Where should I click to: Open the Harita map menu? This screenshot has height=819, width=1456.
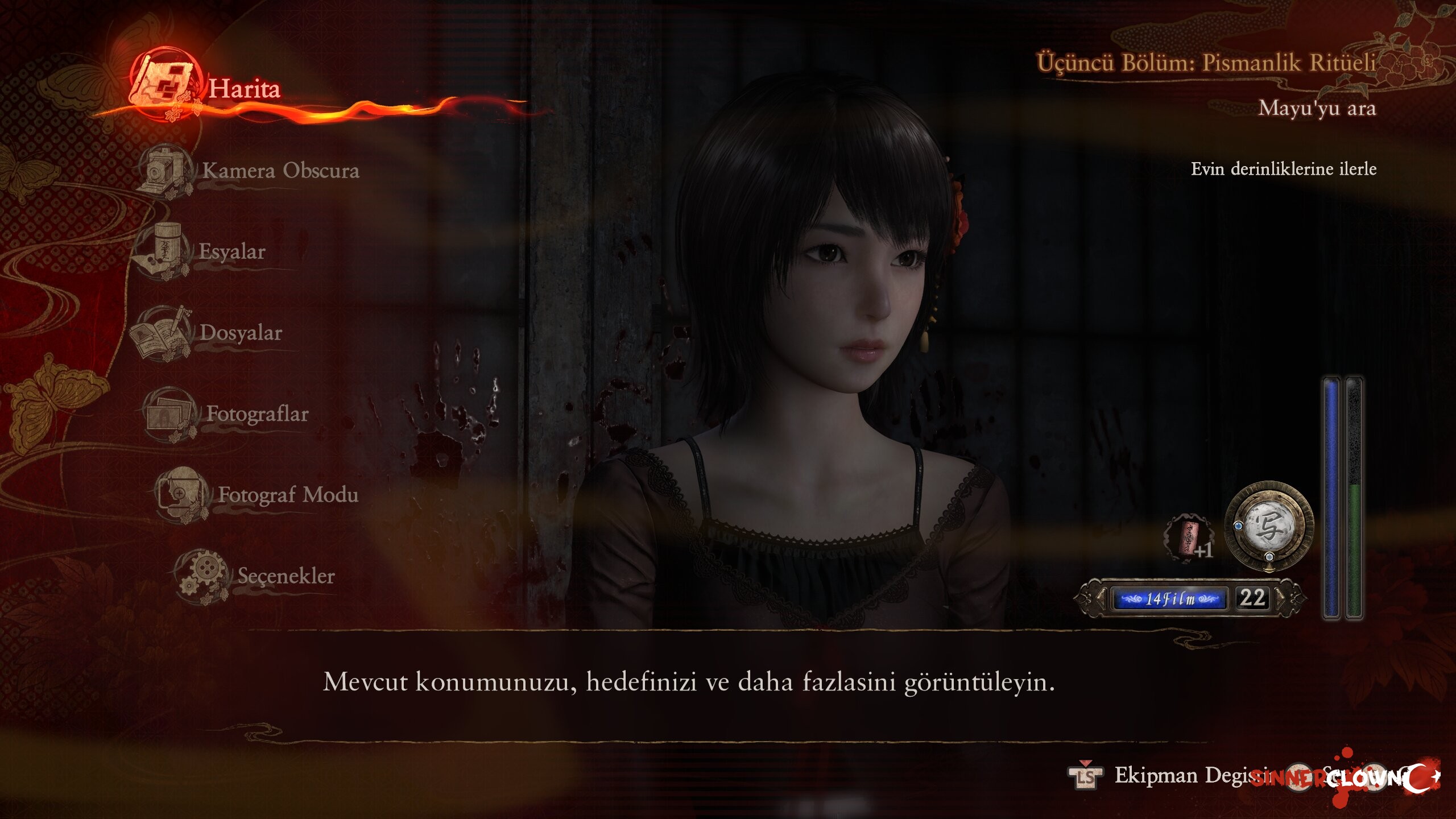pyautogui.click(x=243, y=89)
